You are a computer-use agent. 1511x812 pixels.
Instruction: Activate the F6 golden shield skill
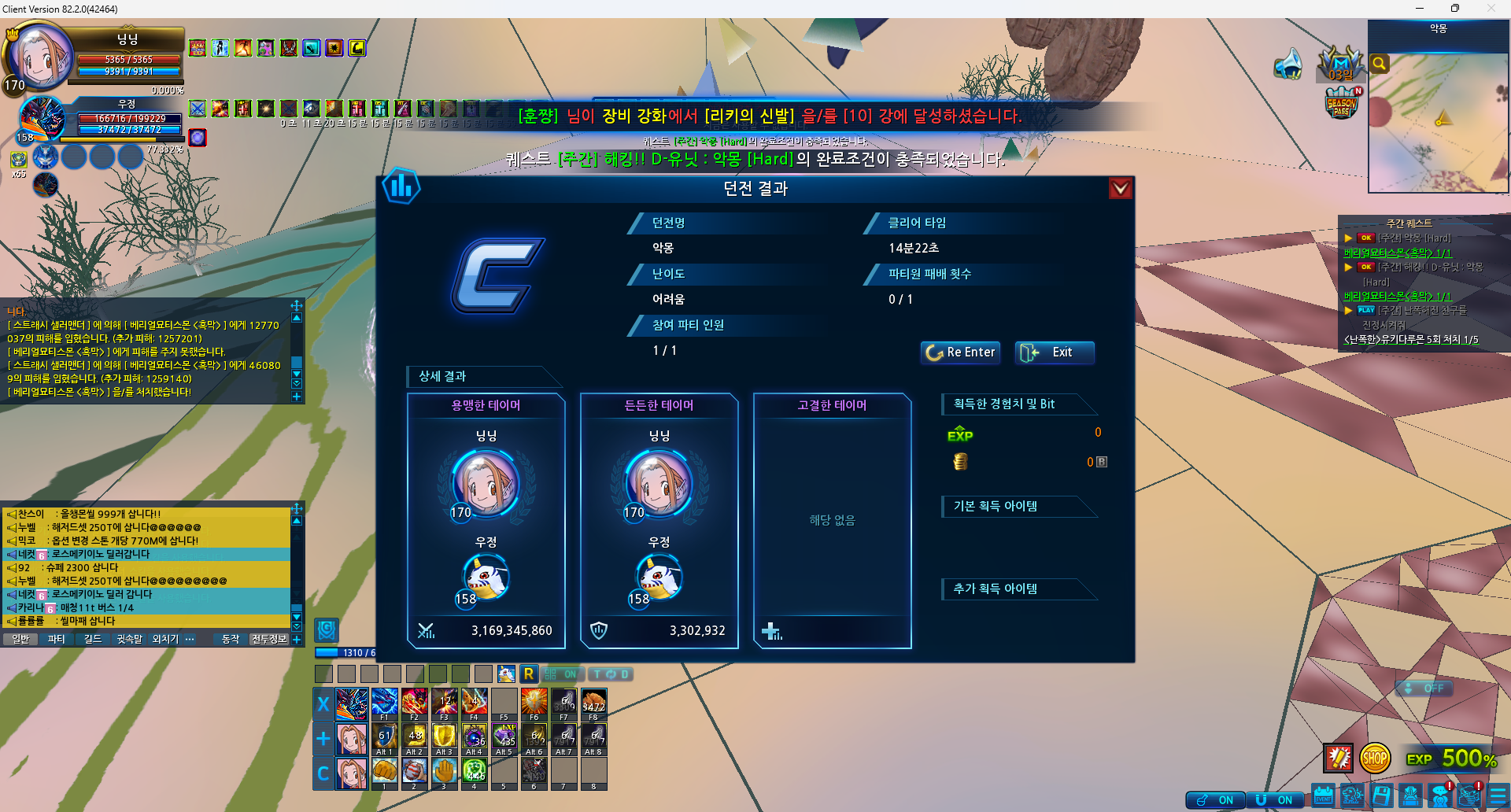tap(534, 701)
